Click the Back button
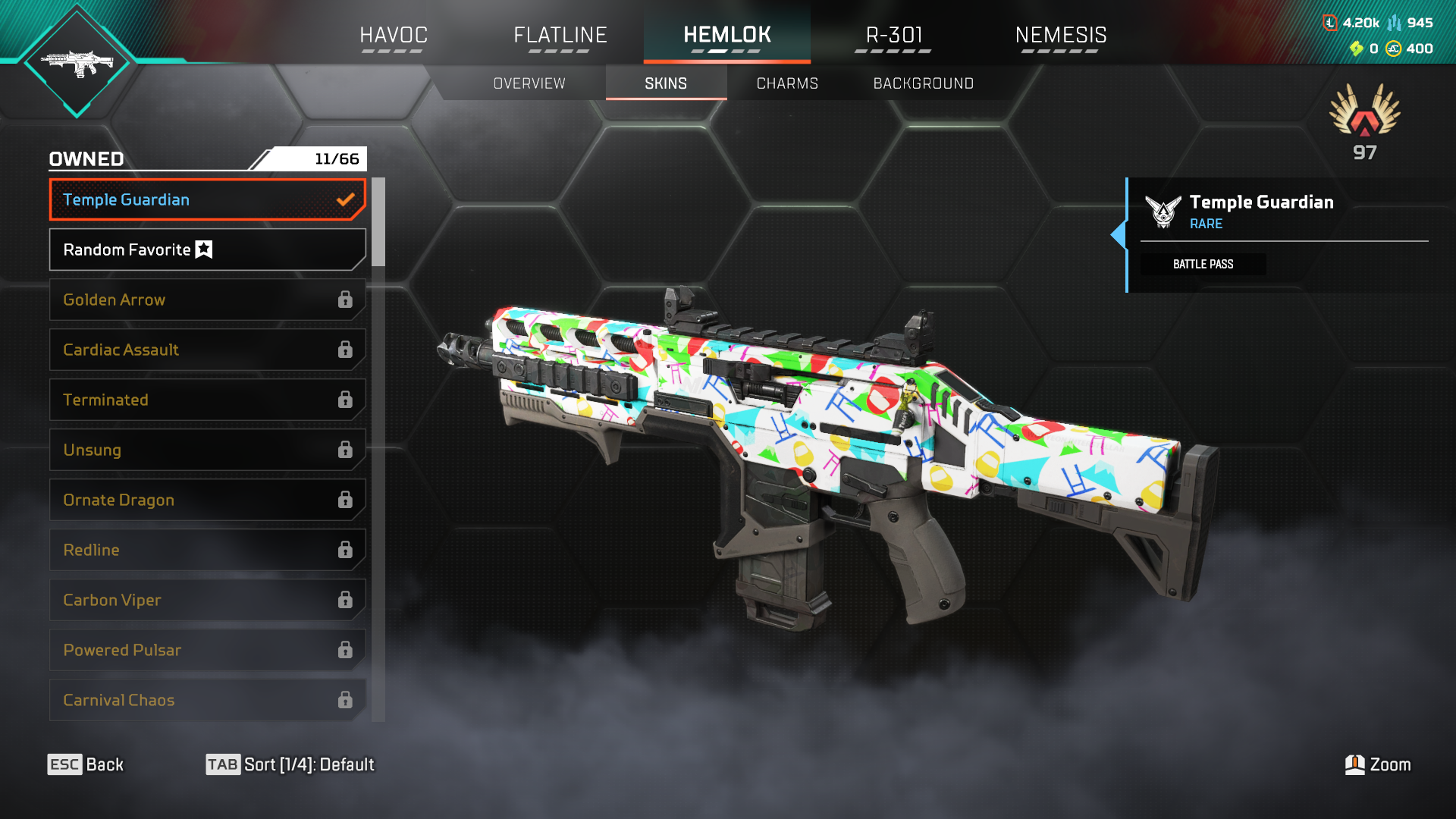 click(x=86, y=764)
